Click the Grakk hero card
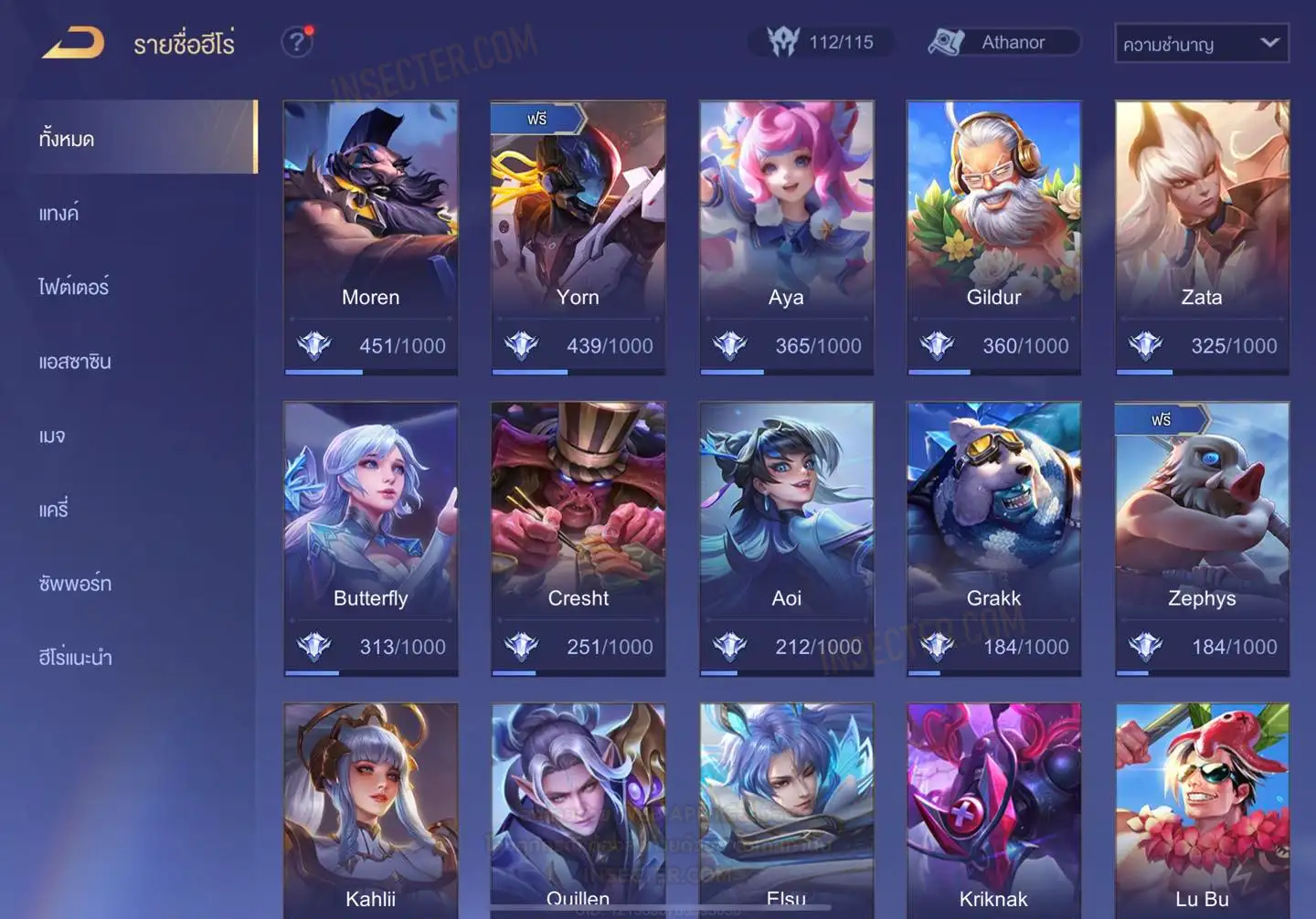 pos(993,538)
